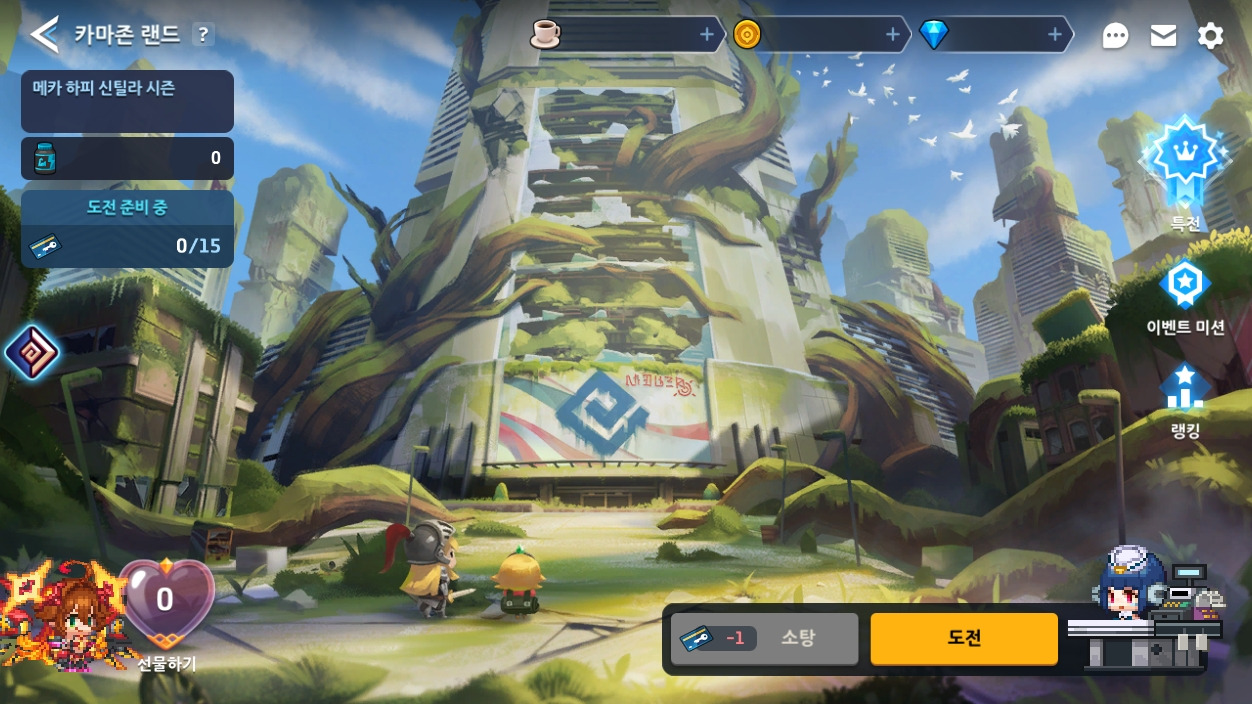Open the chat speech bubble
Screen dimensions: 1252x704
1115,36
